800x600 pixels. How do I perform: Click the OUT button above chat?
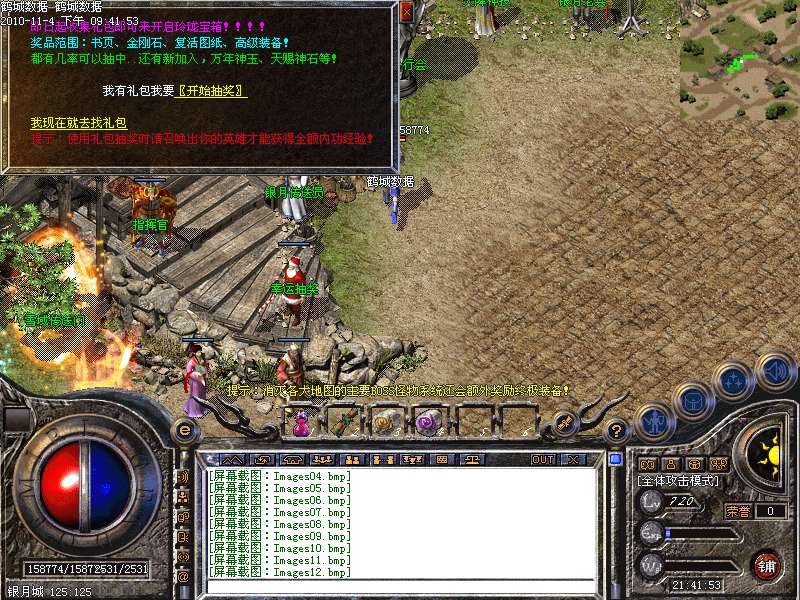tap(543, 460)
